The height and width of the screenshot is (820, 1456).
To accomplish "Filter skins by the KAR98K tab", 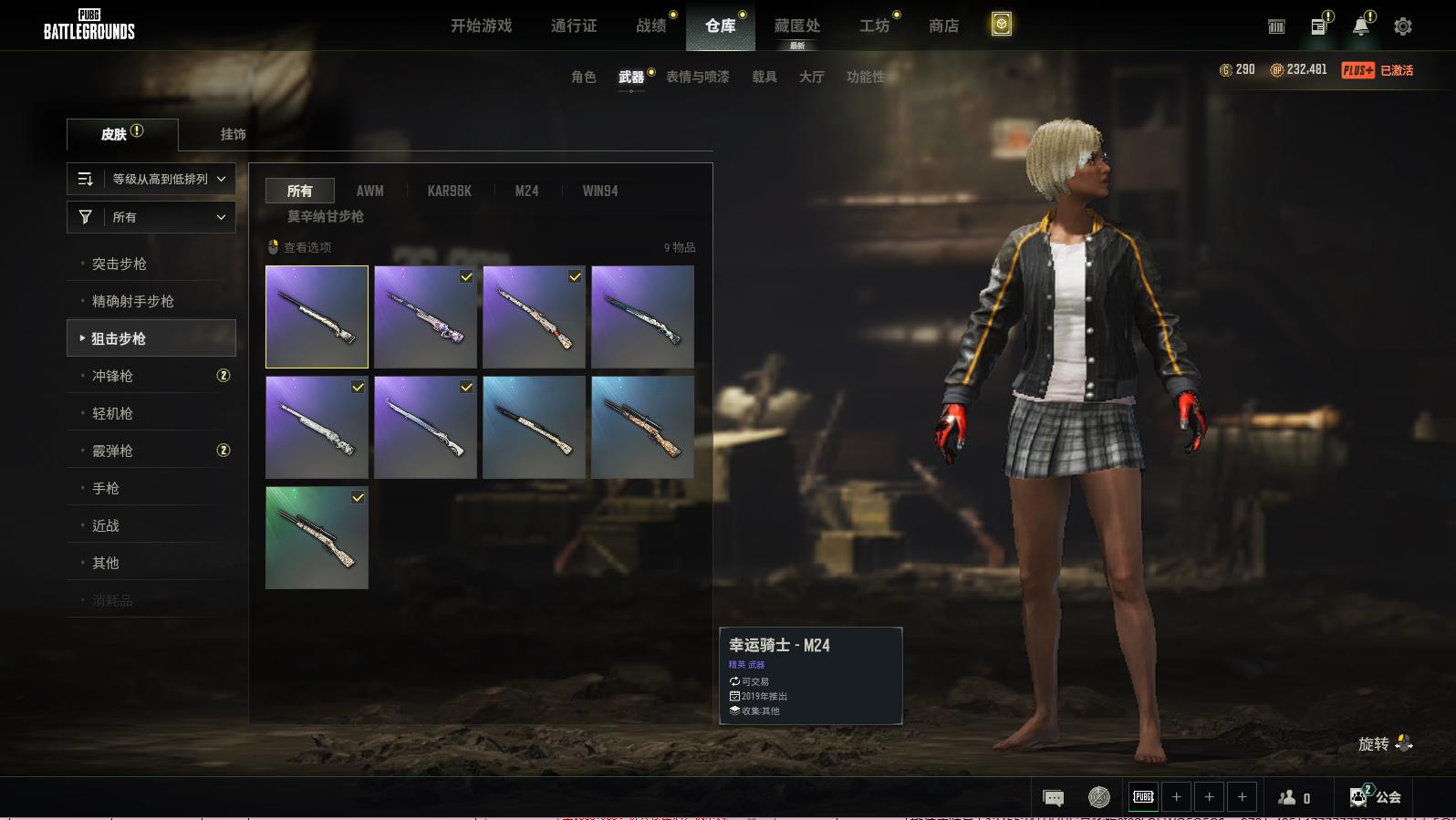I will click(449, 191).
